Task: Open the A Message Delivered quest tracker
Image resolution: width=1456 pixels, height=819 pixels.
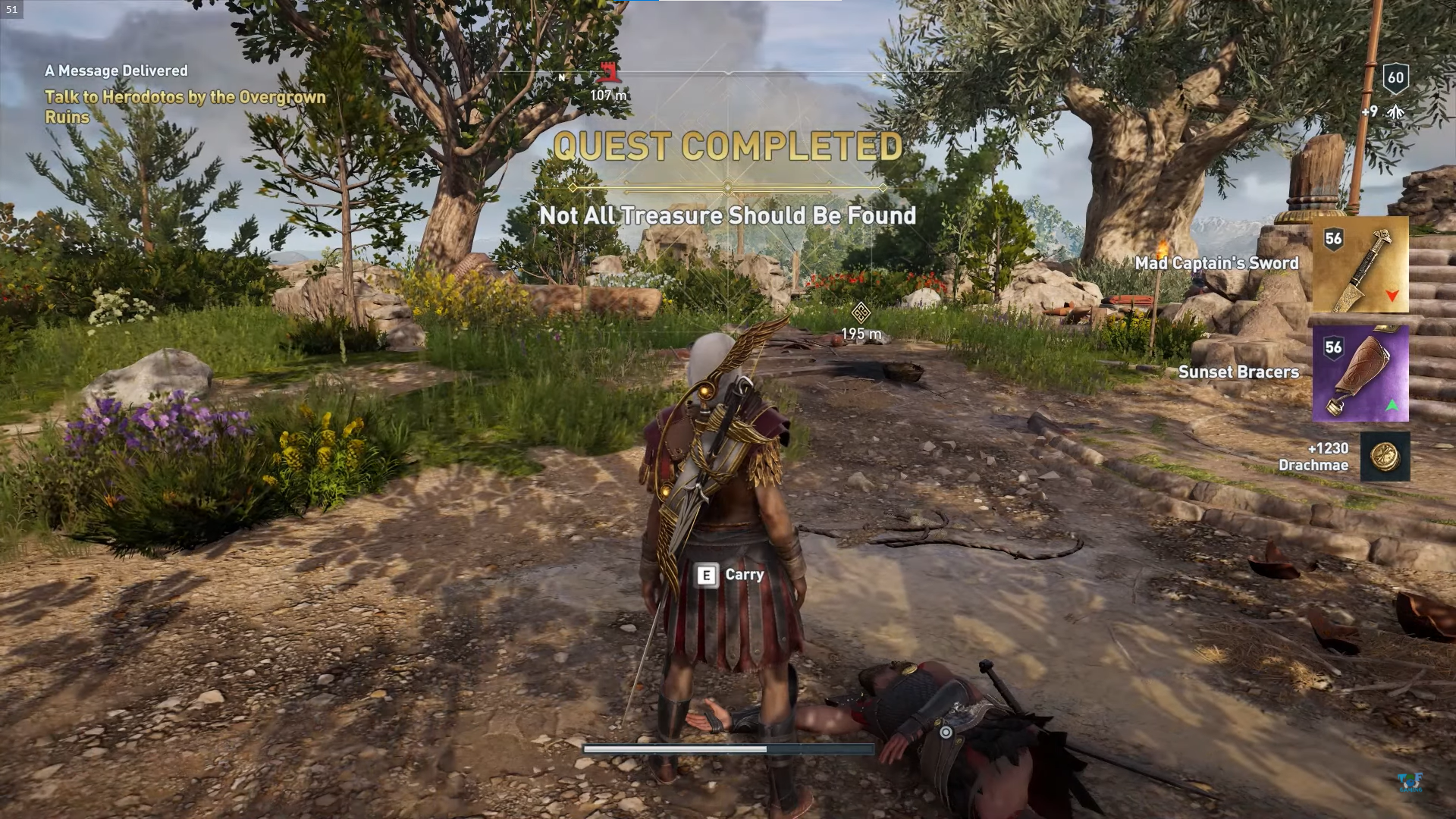Action: [116, 71]
